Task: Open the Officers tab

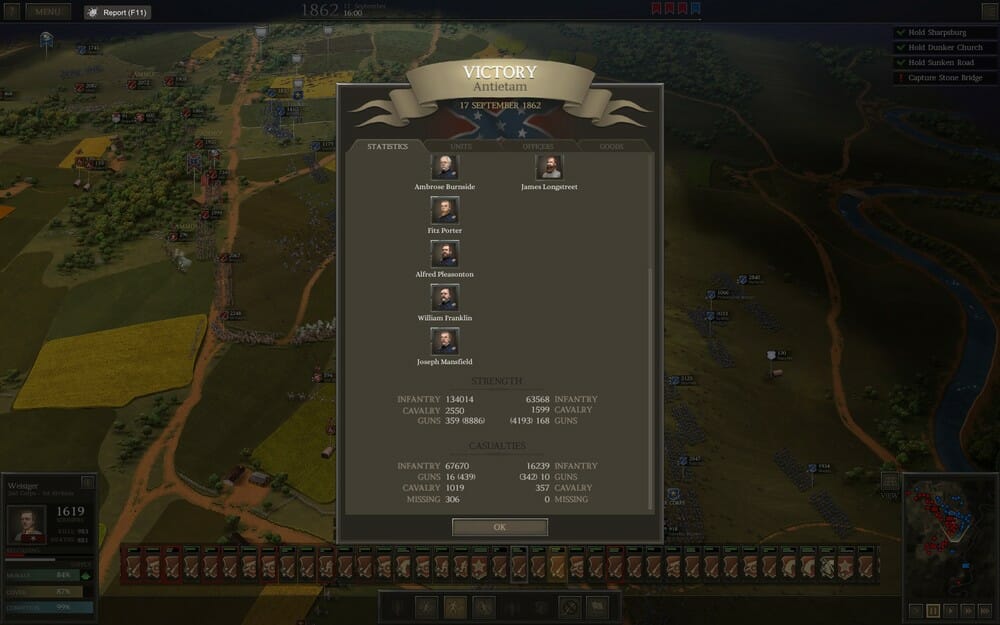Action: (x=538, y=147)
